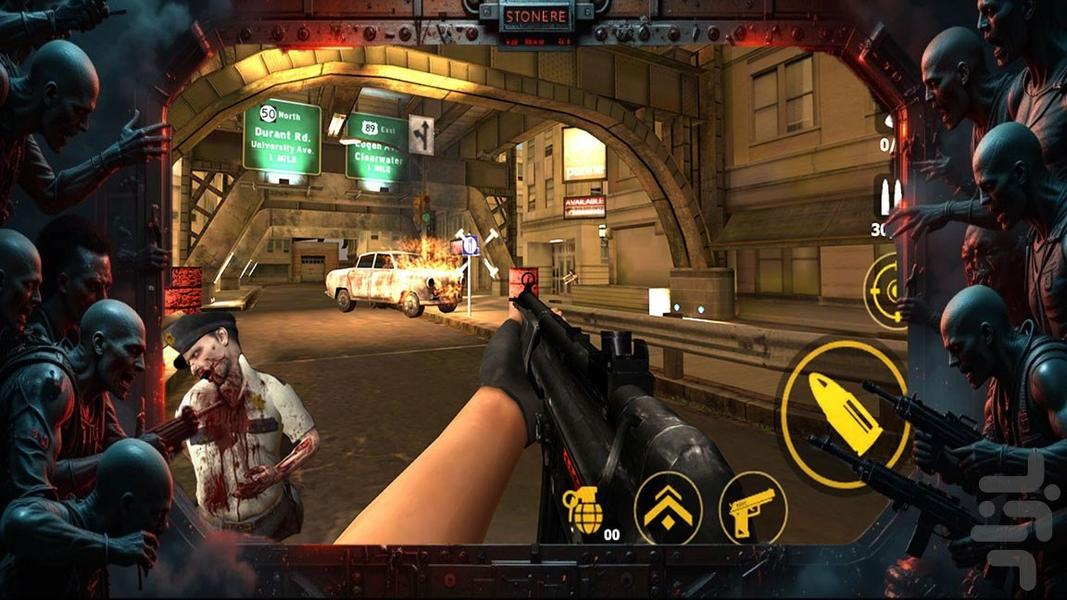
Task: Activate the double chevron button
Action: click(x=668, y=508)
